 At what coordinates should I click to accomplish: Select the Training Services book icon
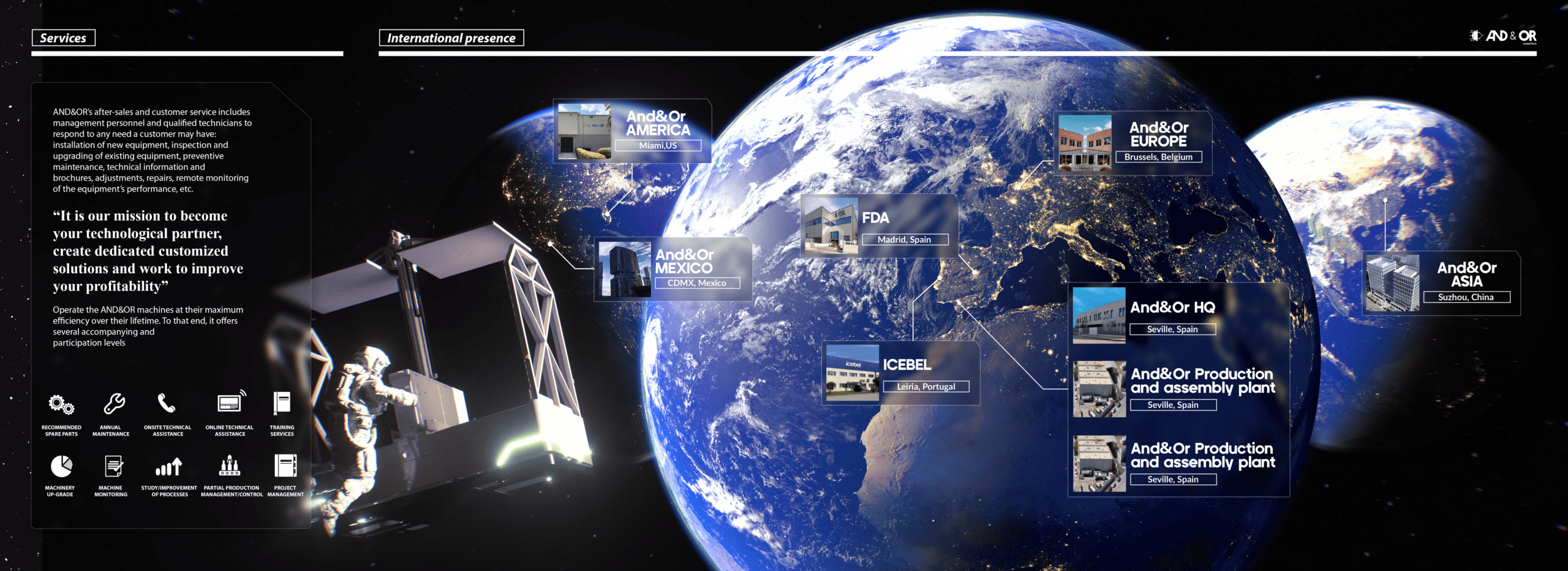point(282,404)
